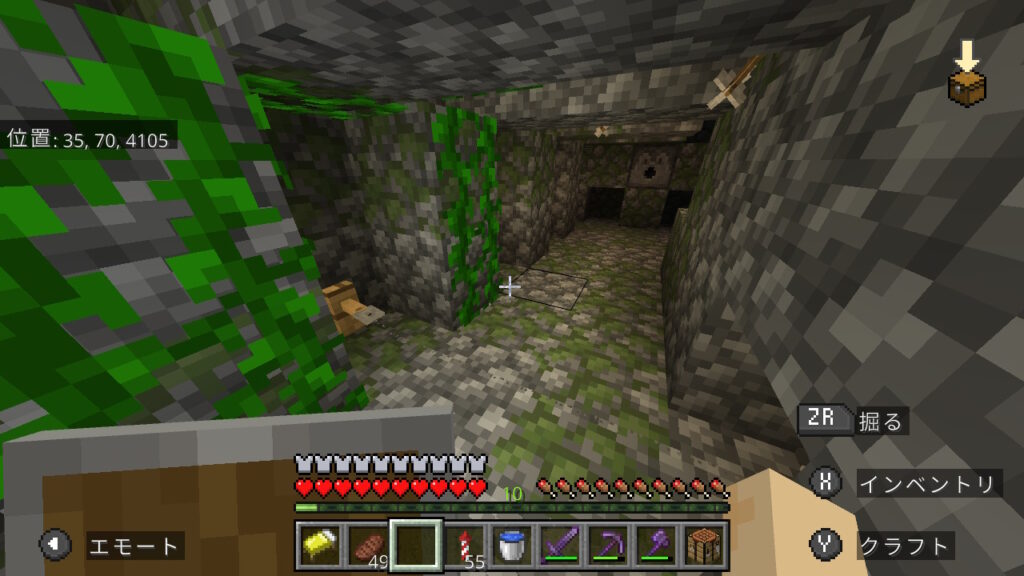Equip the enchanted sword from the hotbar
This screenshot has height=576, width=1024.
coord(560,545)
